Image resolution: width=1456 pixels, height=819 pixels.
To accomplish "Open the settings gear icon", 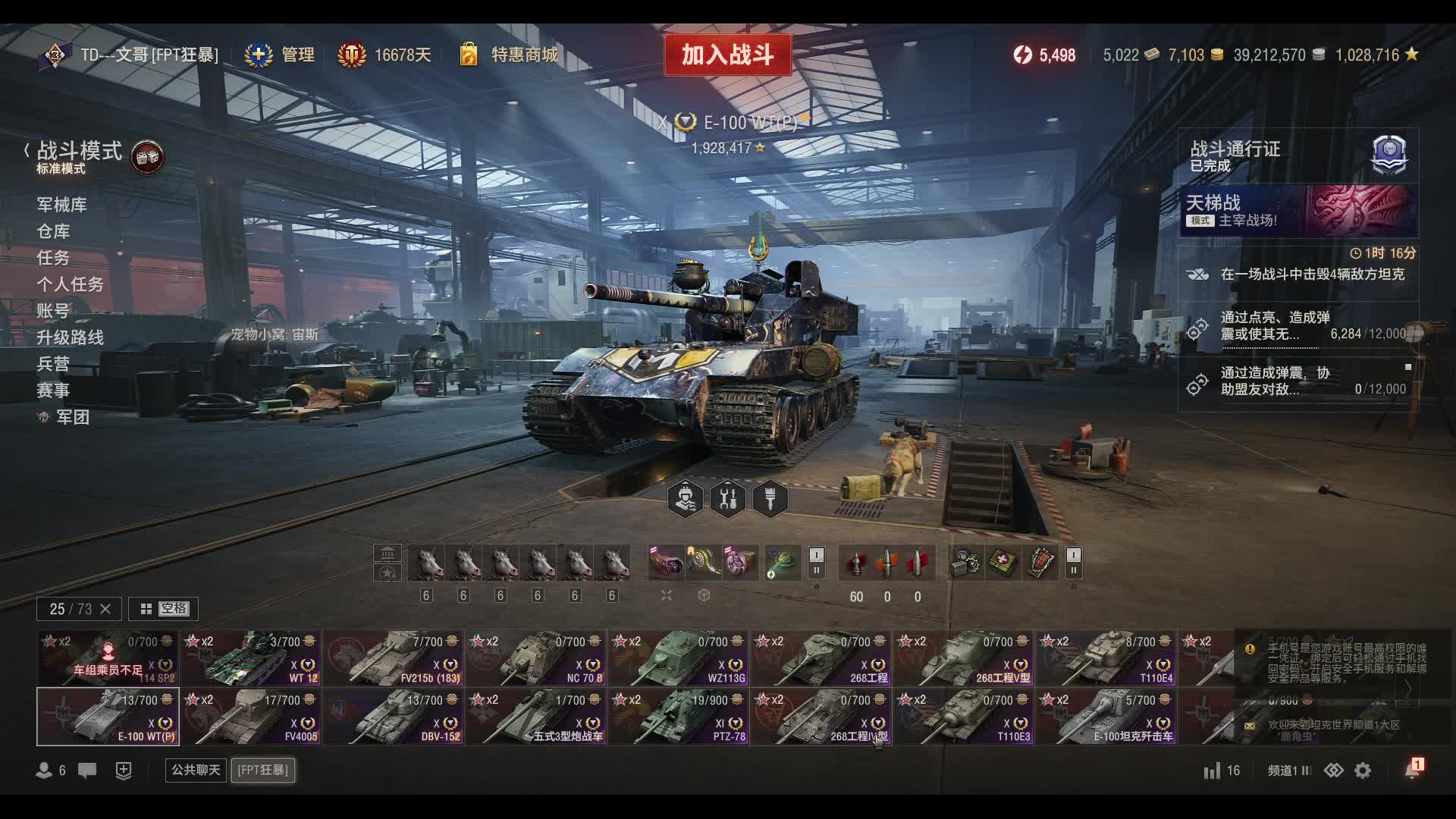I will [x=1363, y=770].
